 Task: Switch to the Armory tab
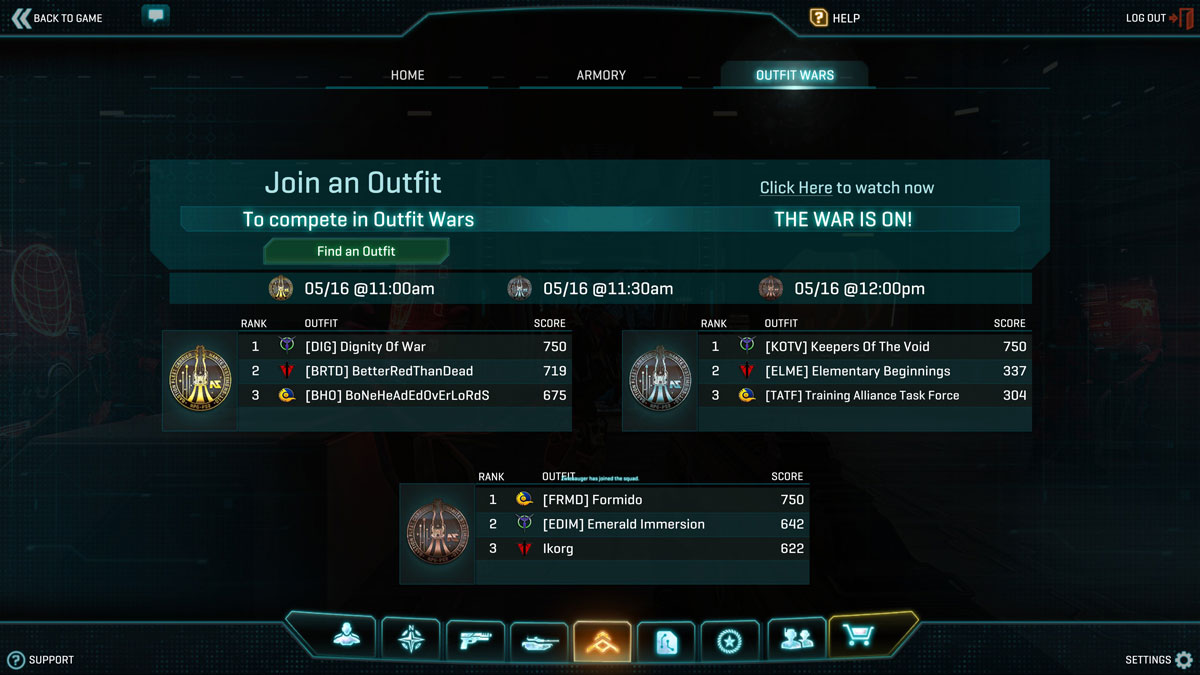601,75
